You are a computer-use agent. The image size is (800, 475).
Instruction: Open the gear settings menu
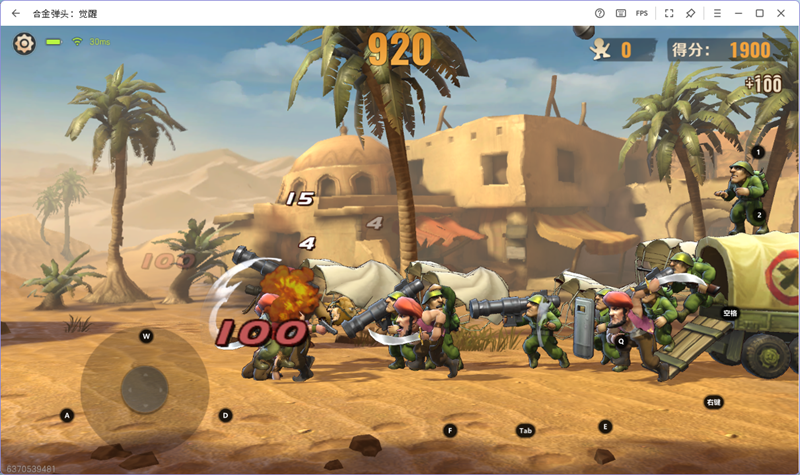[x=24, y=43]
